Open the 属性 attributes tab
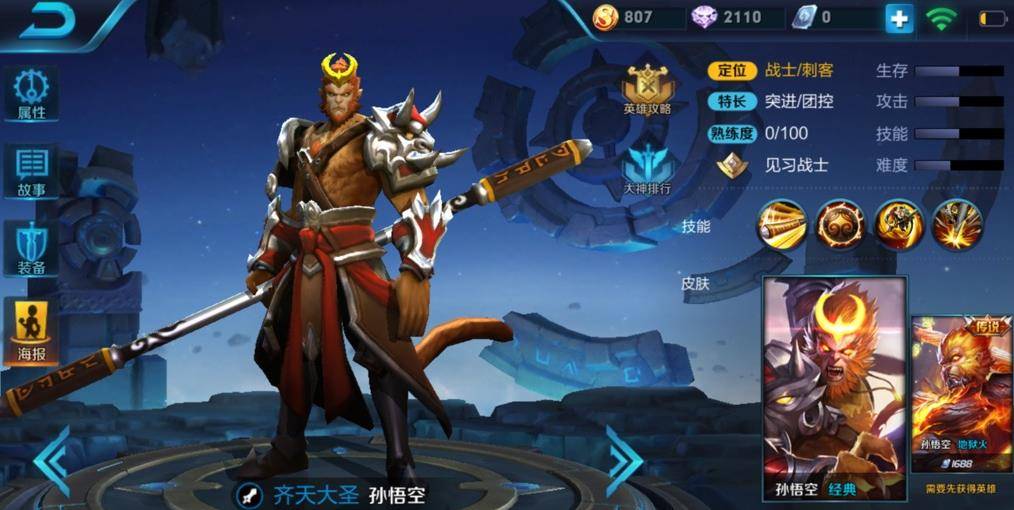1014x510 pixels. point(32,95)
